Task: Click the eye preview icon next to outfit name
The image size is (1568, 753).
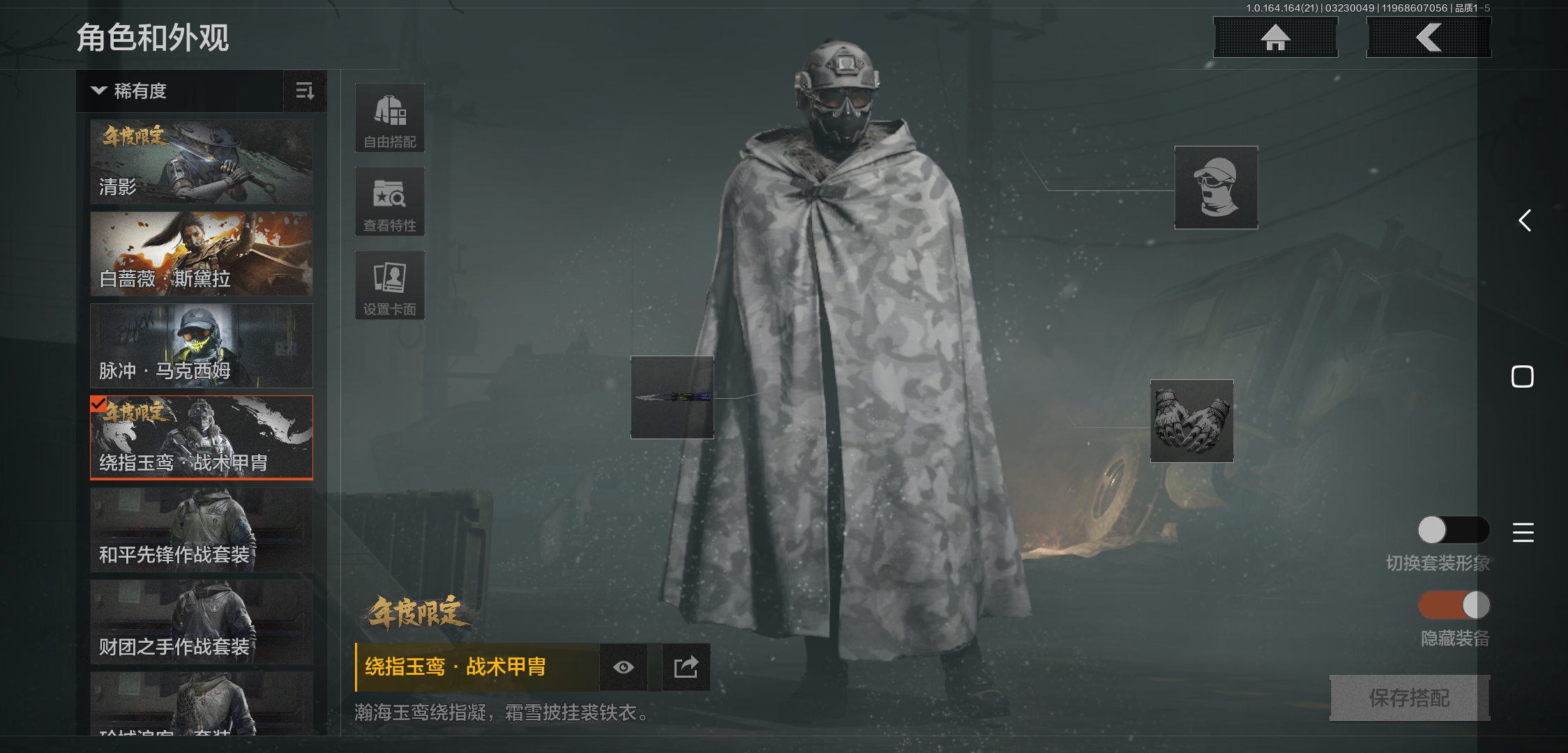Action: [623, 667]
